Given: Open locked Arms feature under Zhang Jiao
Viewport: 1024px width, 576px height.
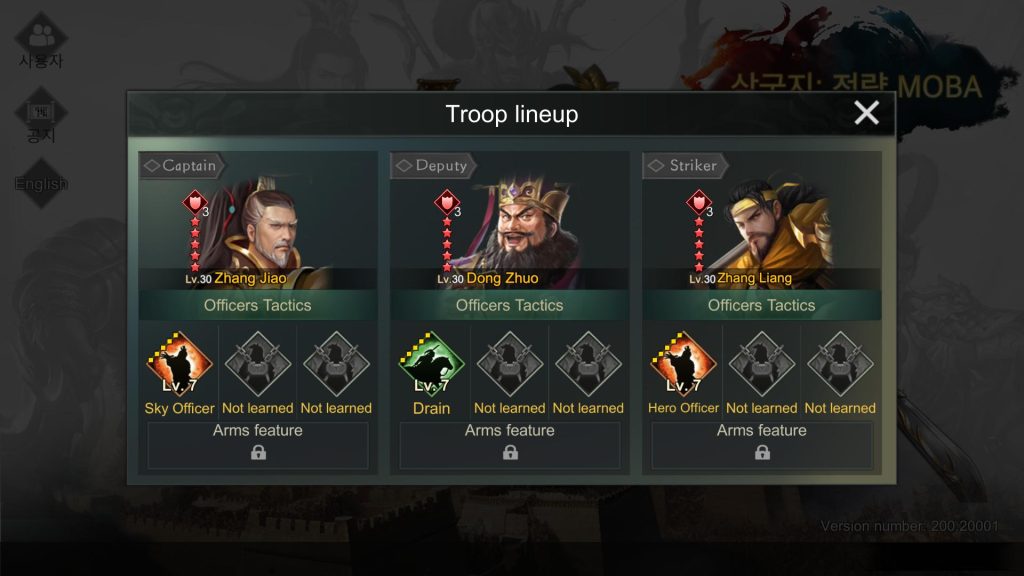Looking at the screenshot, I should click(x=258, y=445).
